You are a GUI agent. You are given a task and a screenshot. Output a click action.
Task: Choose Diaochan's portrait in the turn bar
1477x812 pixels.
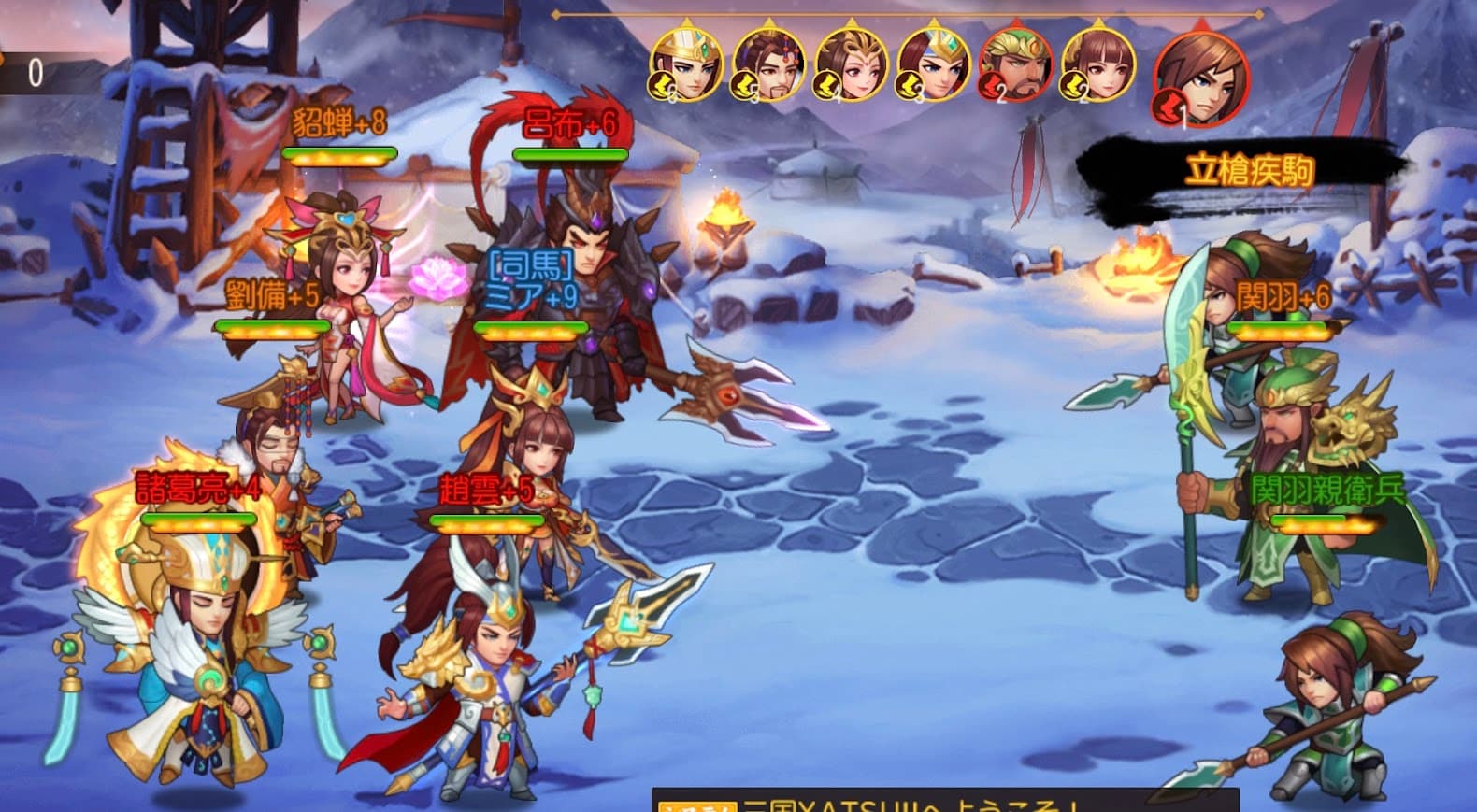point(851,64)
